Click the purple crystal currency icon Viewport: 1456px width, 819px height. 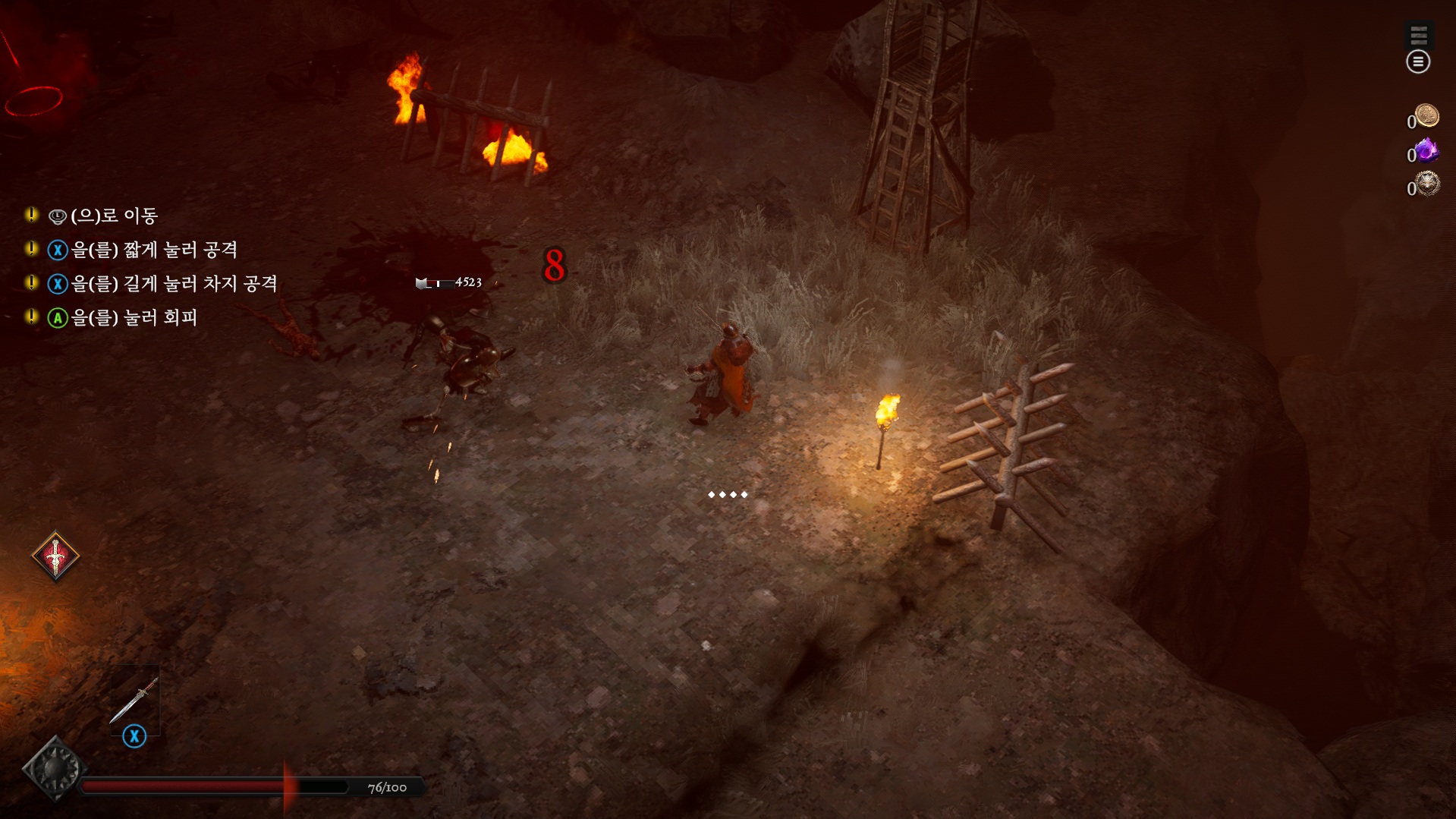click(1426, 151)
